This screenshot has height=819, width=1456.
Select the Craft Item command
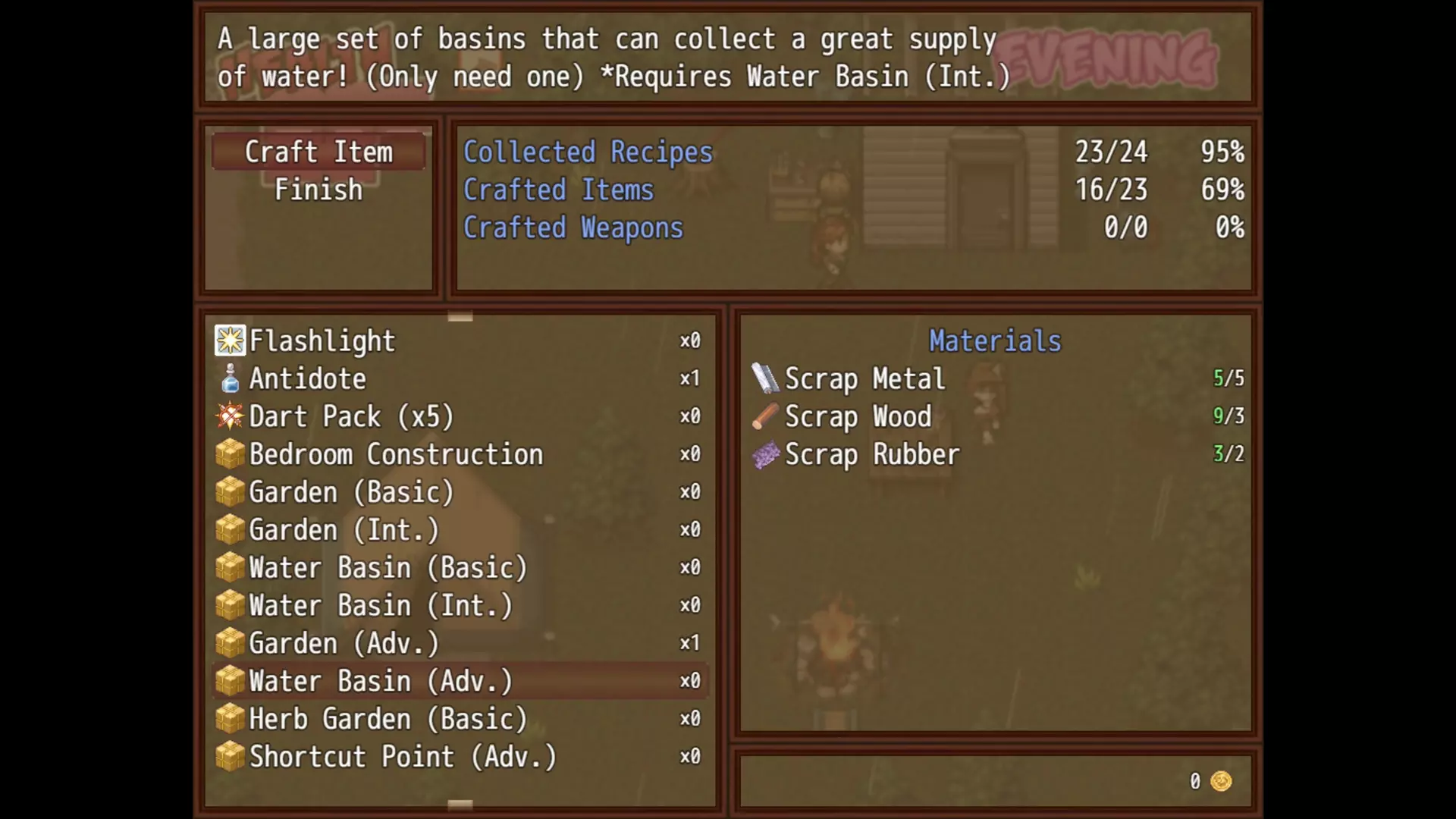click(x=318, y=152)
